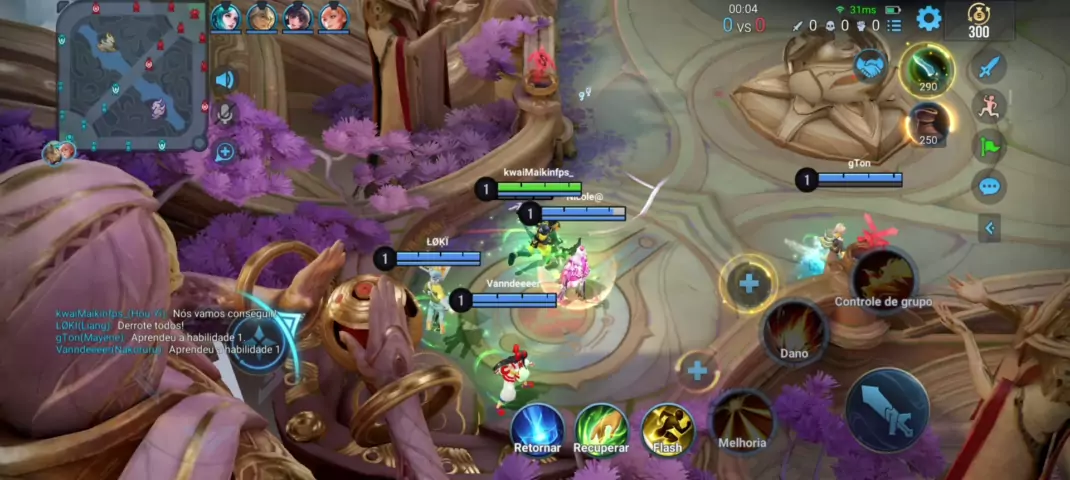The image size is (1070, 480).
Task: Cast the Flash summoner spell
Action: click(x=667, y=428)
